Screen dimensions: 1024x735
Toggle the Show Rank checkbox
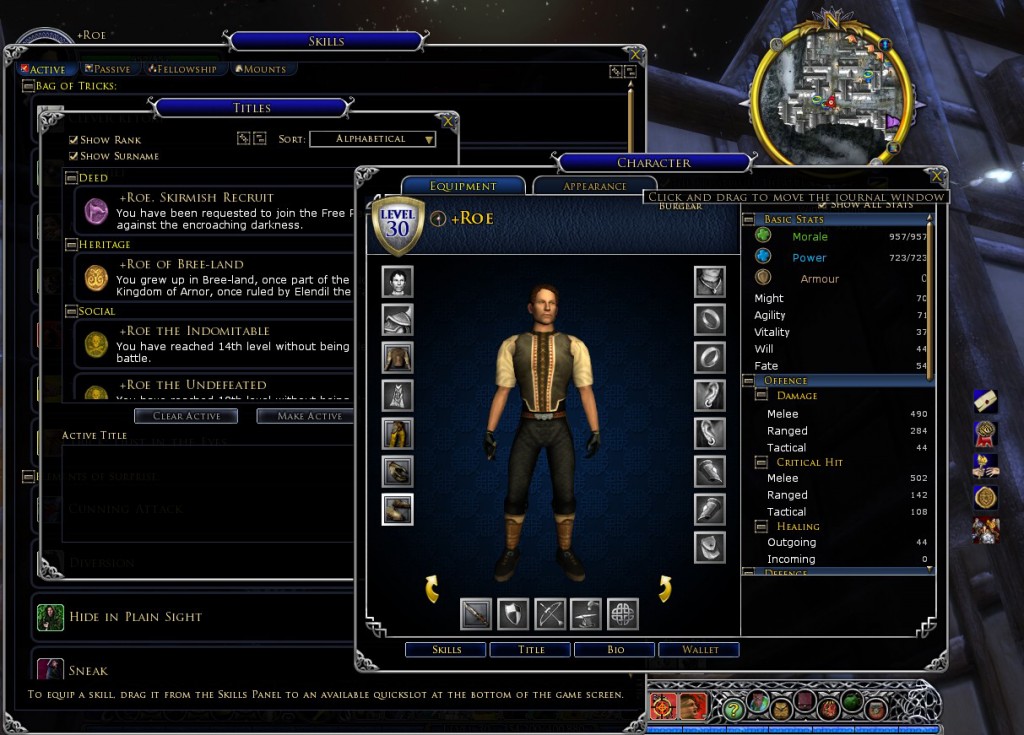(x=74, y=141)
